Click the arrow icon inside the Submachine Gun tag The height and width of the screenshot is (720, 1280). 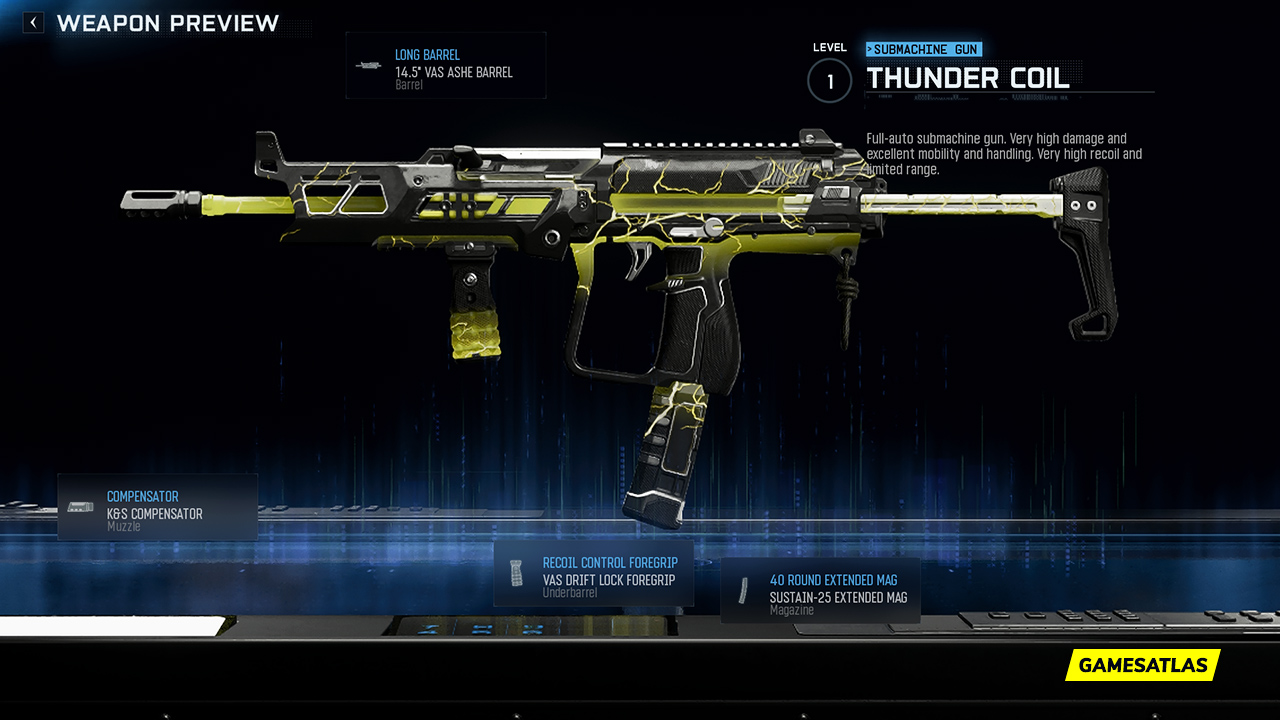point(869,48)
